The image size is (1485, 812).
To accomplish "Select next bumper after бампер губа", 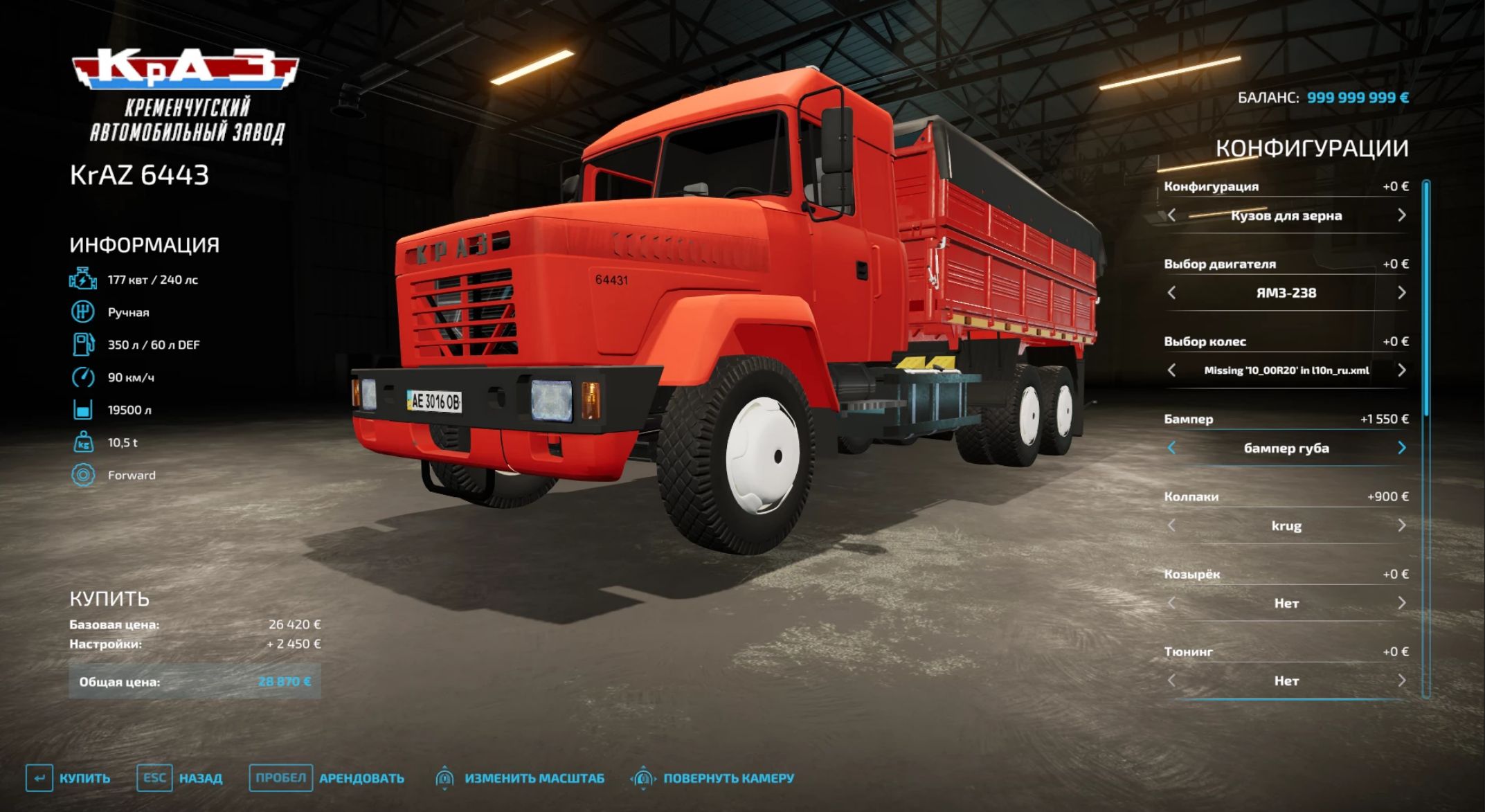I will tap(1401, 448).
